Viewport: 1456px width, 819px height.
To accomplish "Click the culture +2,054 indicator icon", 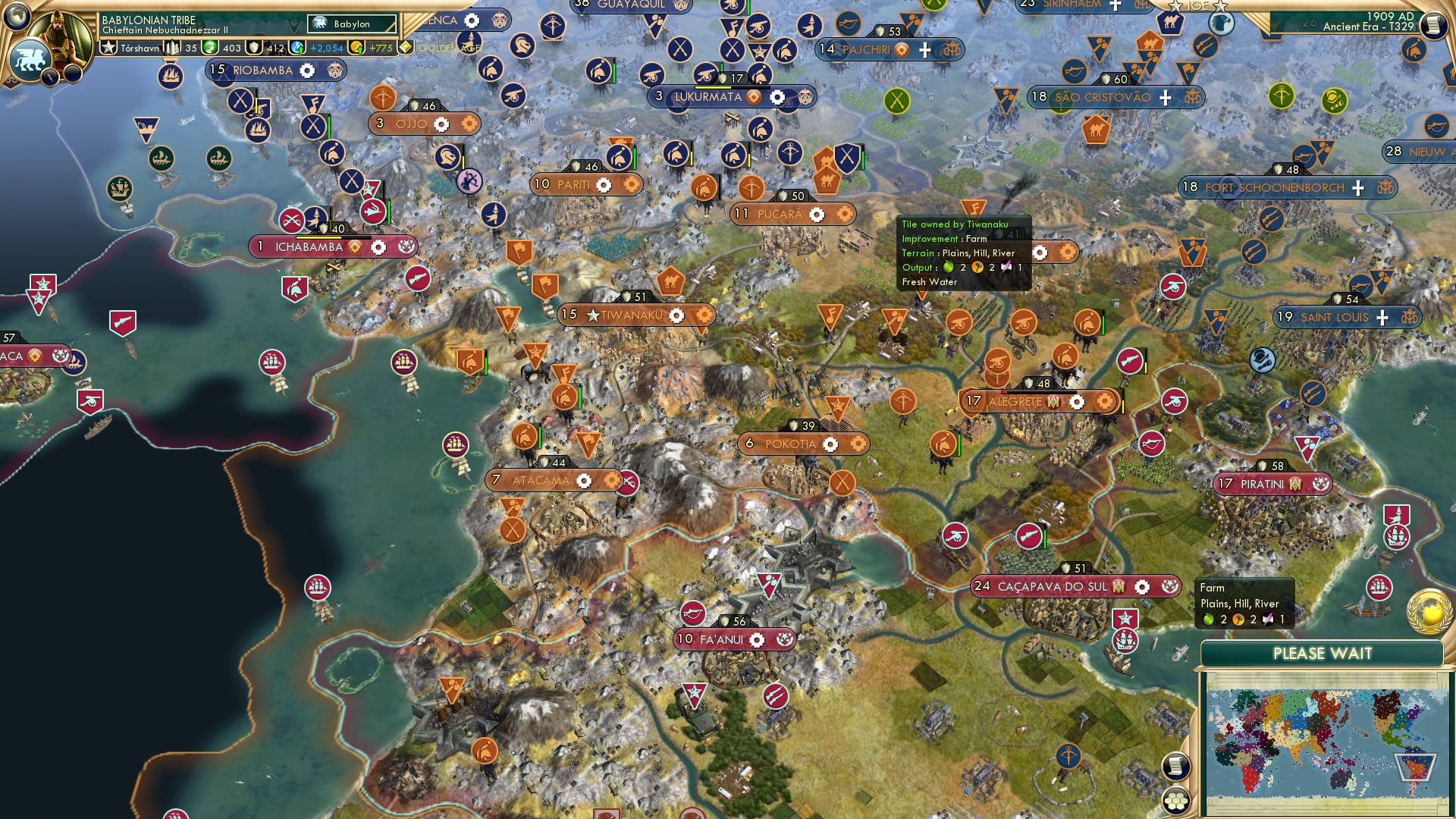I will click(x=298, y=48).
